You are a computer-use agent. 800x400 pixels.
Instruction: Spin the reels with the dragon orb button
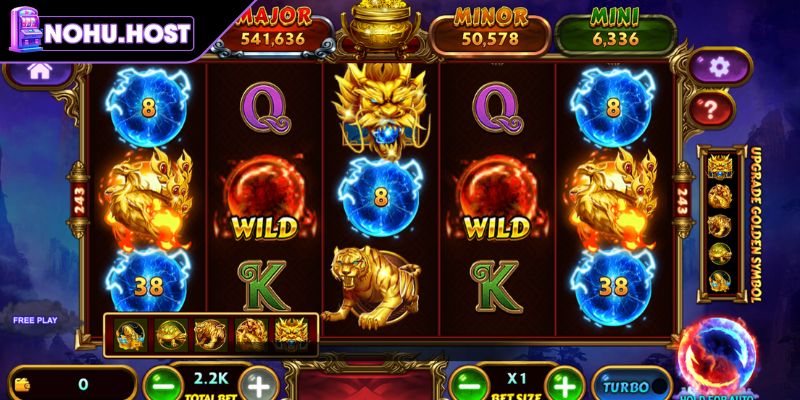click(x=720, y=355)
